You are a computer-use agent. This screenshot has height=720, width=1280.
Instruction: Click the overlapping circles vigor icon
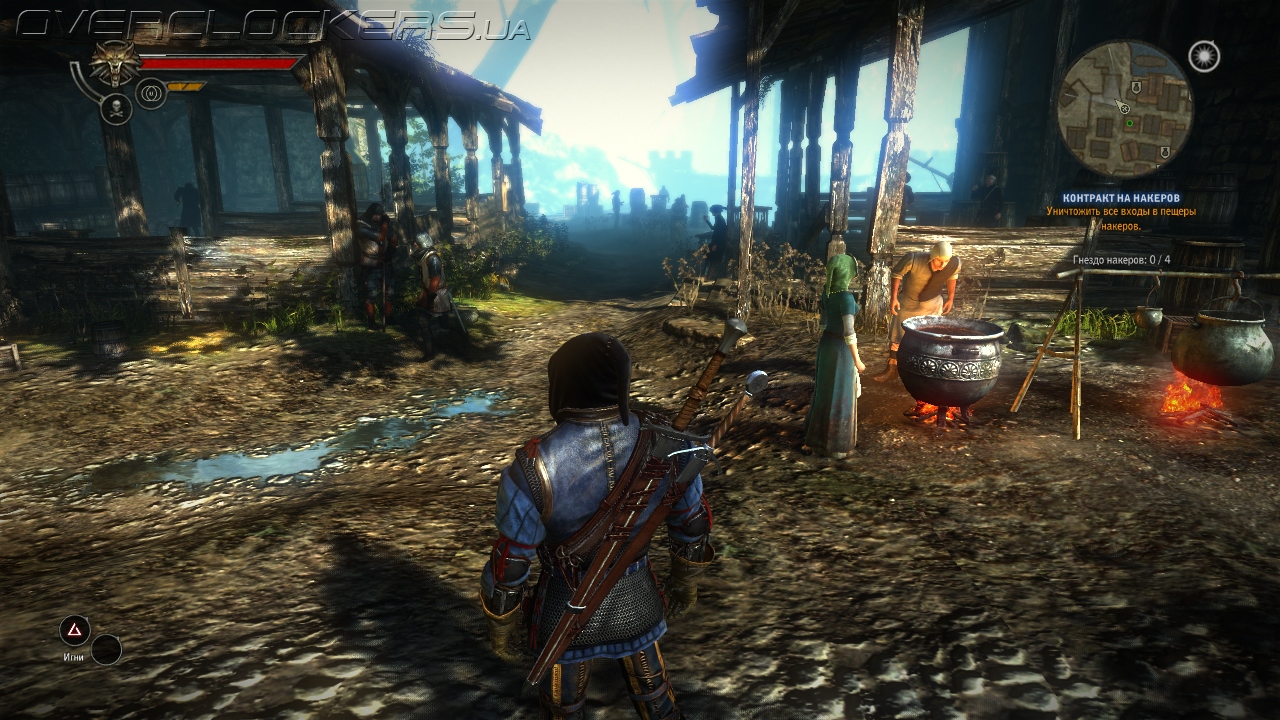151,94
